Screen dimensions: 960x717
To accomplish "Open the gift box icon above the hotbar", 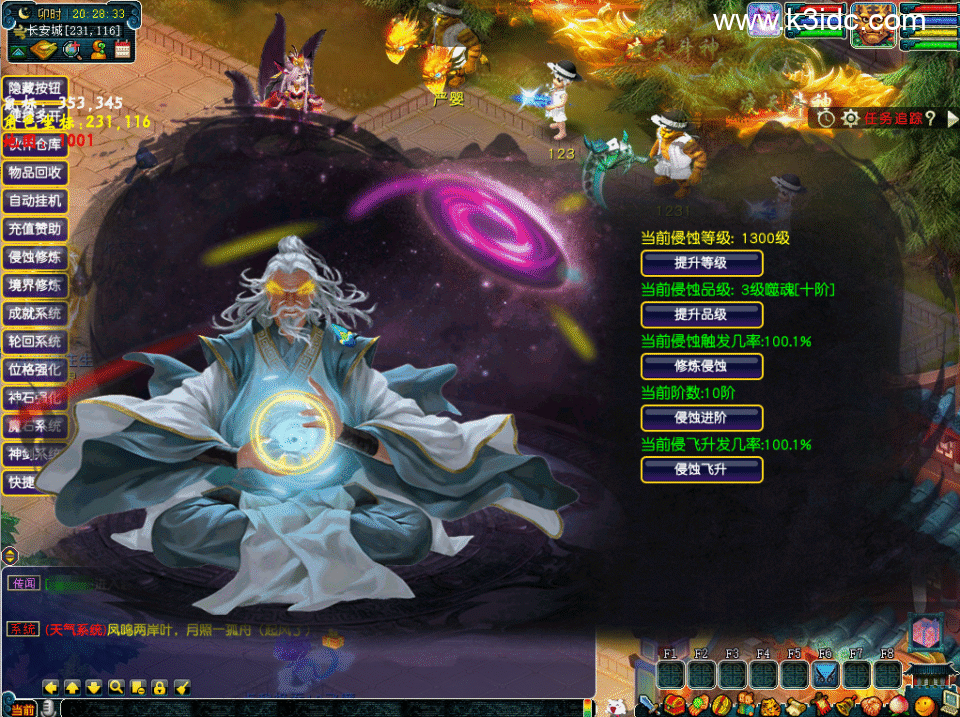I will pos(923,631).
